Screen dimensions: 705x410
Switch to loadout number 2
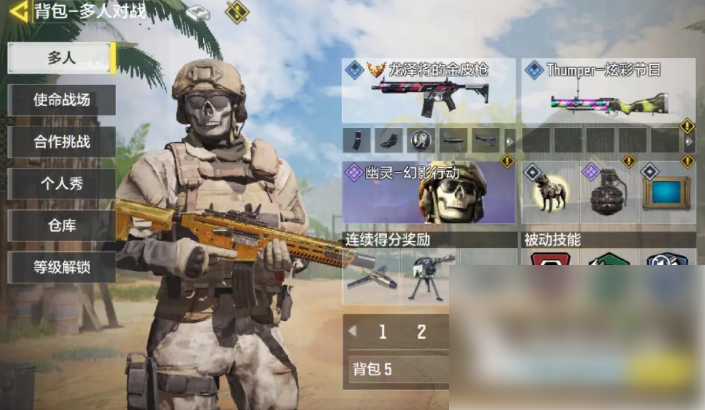(x=421, y=333)
